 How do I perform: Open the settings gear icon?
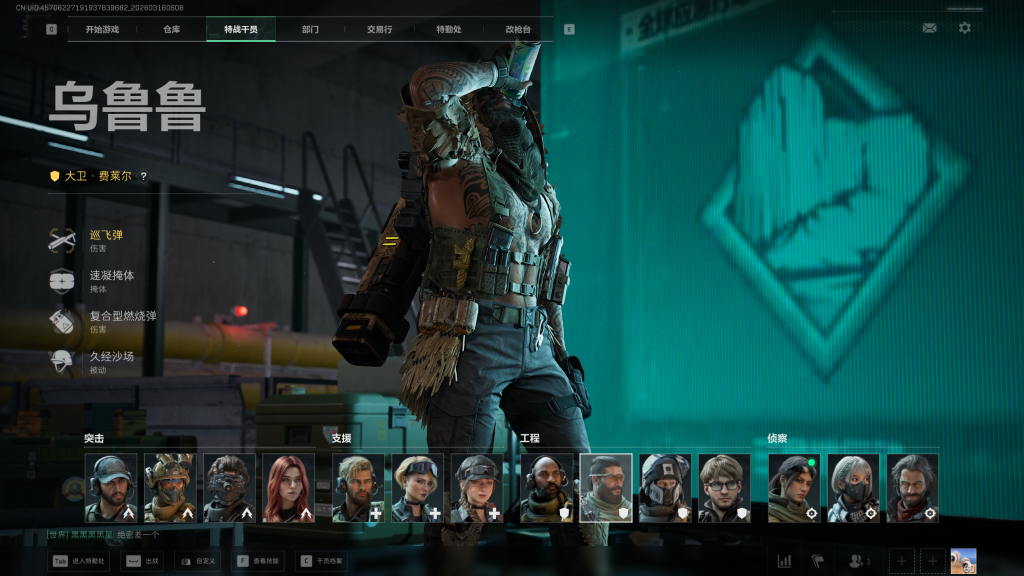click(964, 28)
